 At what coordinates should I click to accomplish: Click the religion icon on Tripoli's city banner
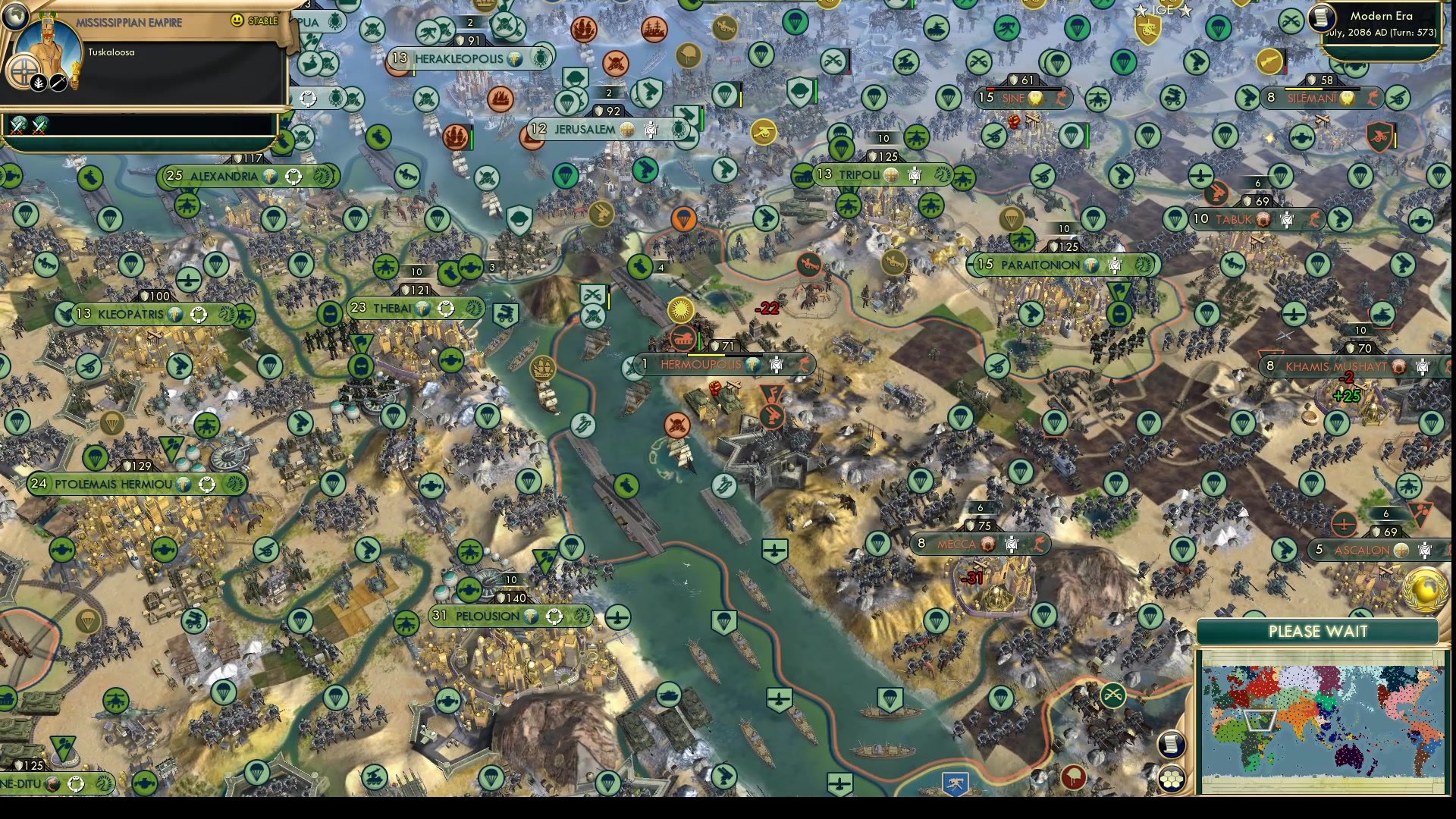click(891, 174)
